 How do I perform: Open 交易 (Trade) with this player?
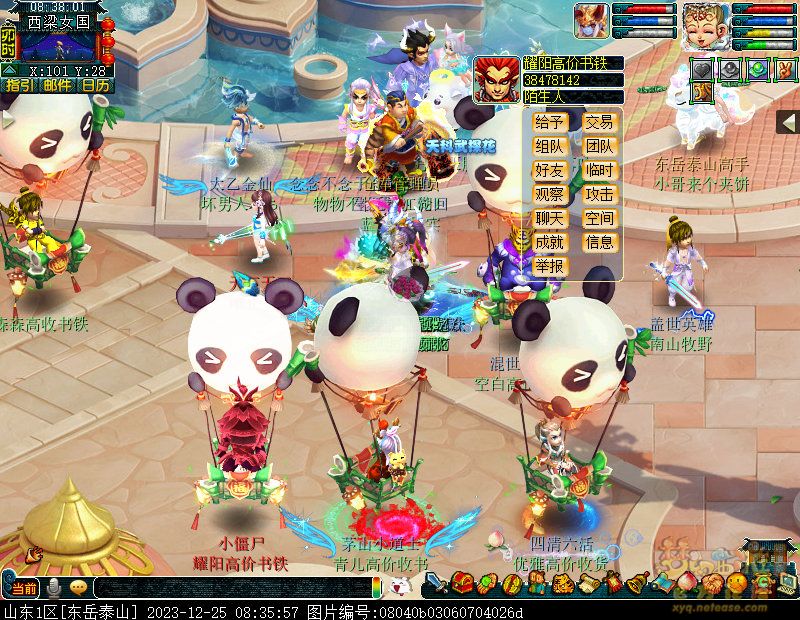(599, 122)
